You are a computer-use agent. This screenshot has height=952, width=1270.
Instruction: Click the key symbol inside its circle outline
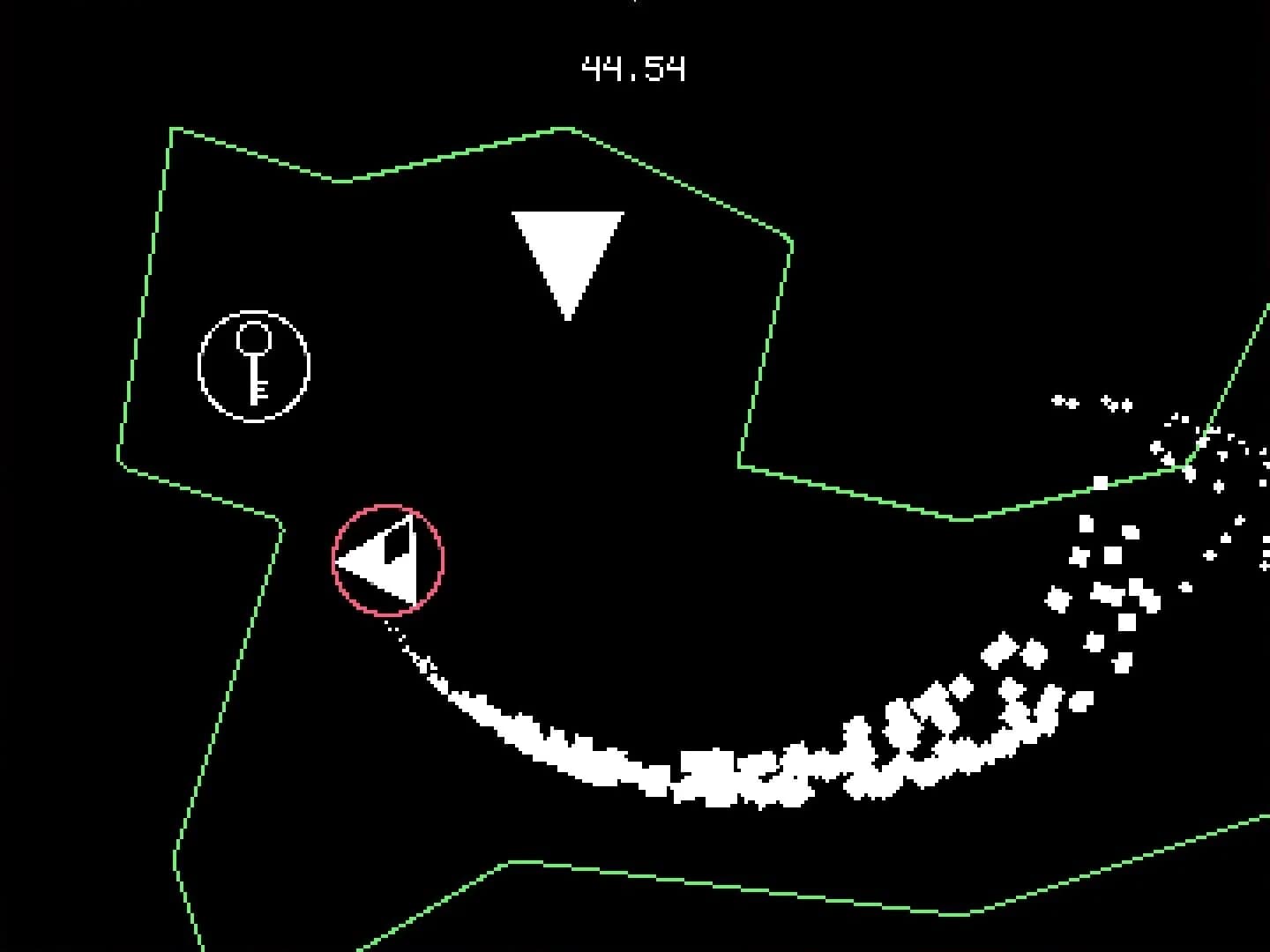point(253,364)
